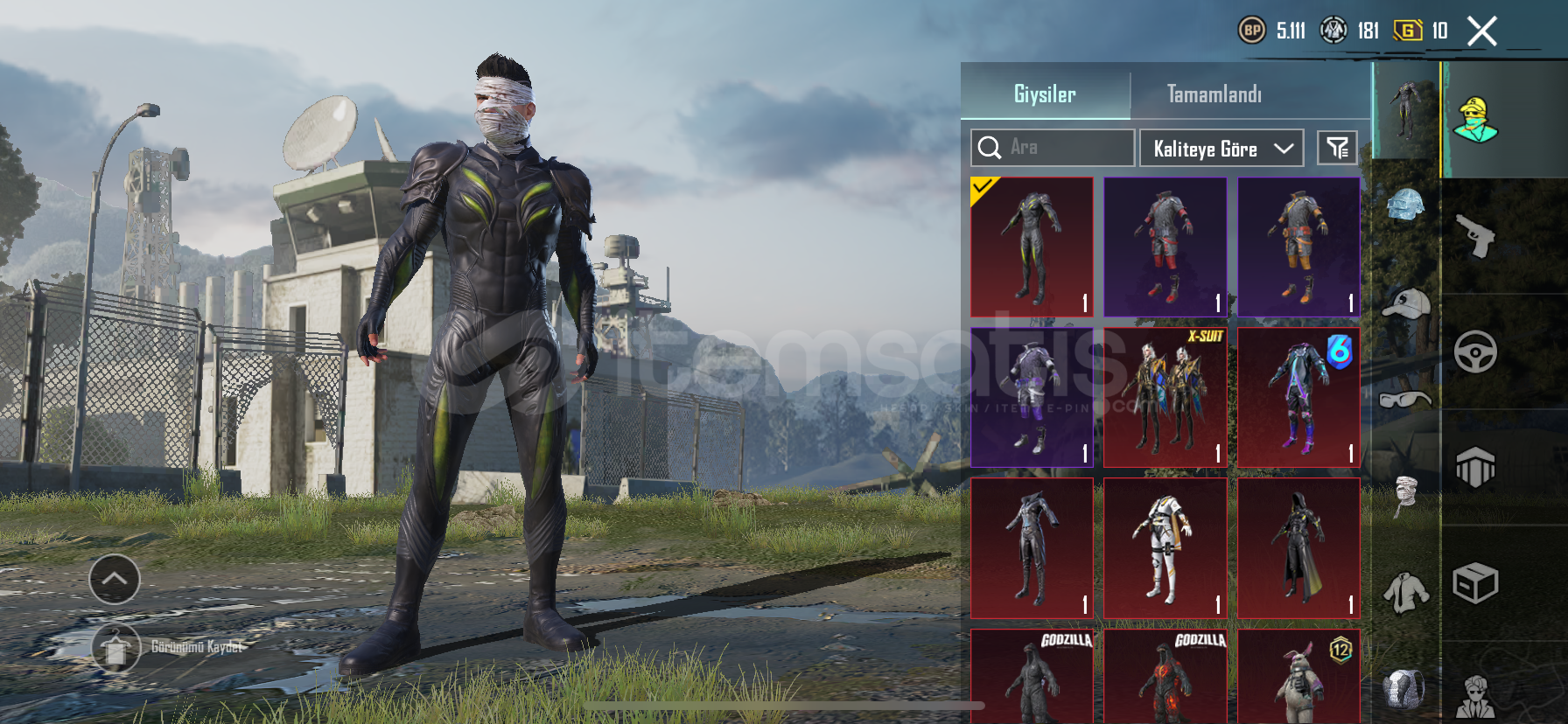
Task: Open the steering wheel vehicle section
Action: (x=1475, y=352)
